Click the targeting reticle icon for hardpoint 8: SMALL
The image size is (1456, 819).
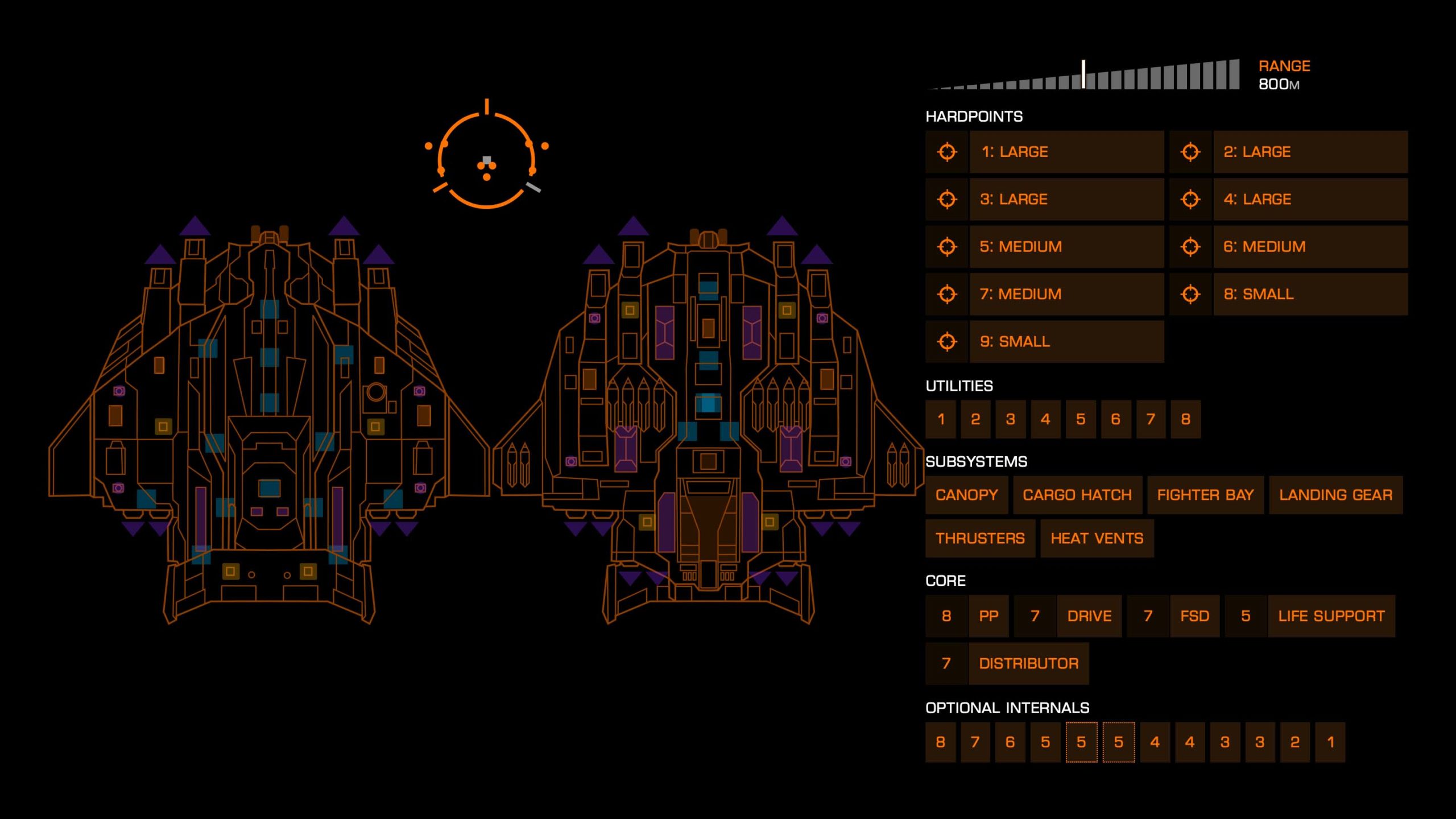point(1190,294)
